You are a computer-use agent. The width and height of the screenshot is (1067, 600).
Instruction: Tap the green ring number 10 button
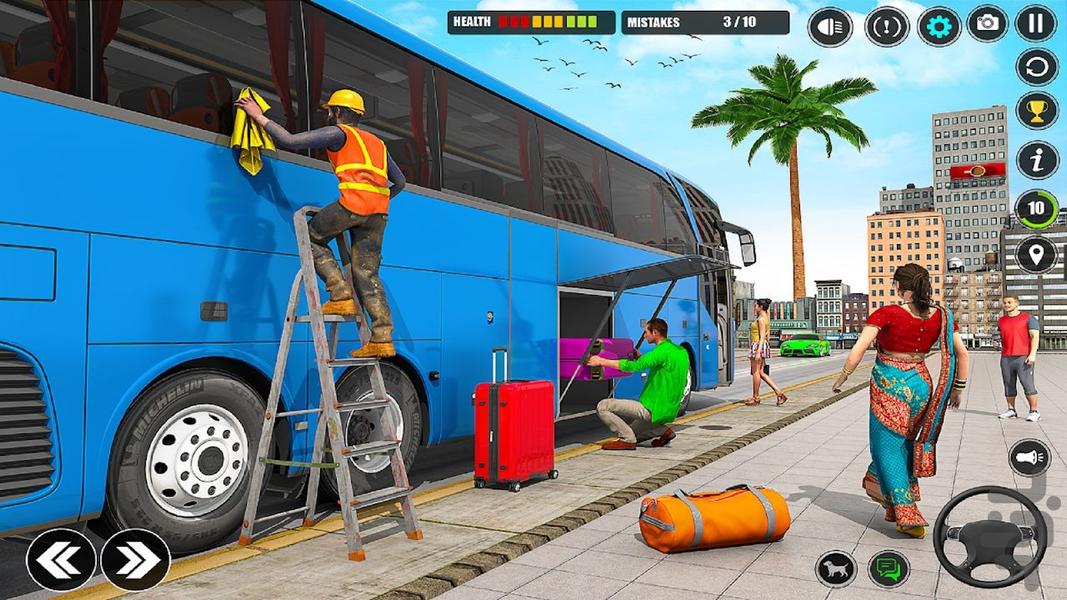click(x=1037, y=209)
